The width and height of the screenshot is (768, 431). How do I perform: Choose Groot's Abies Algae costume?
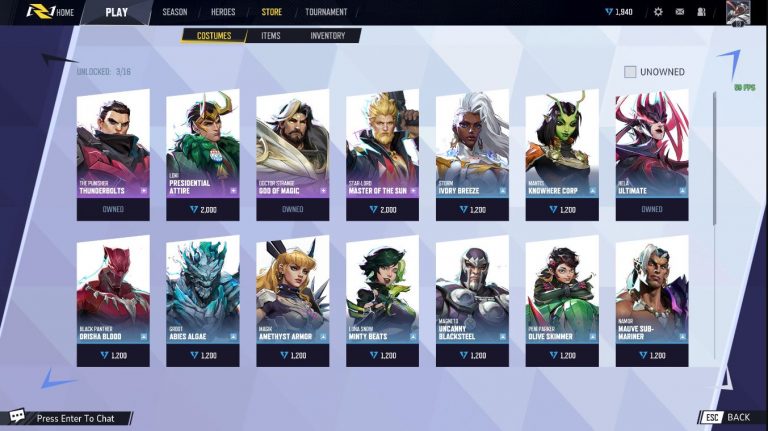click(203, 300)
